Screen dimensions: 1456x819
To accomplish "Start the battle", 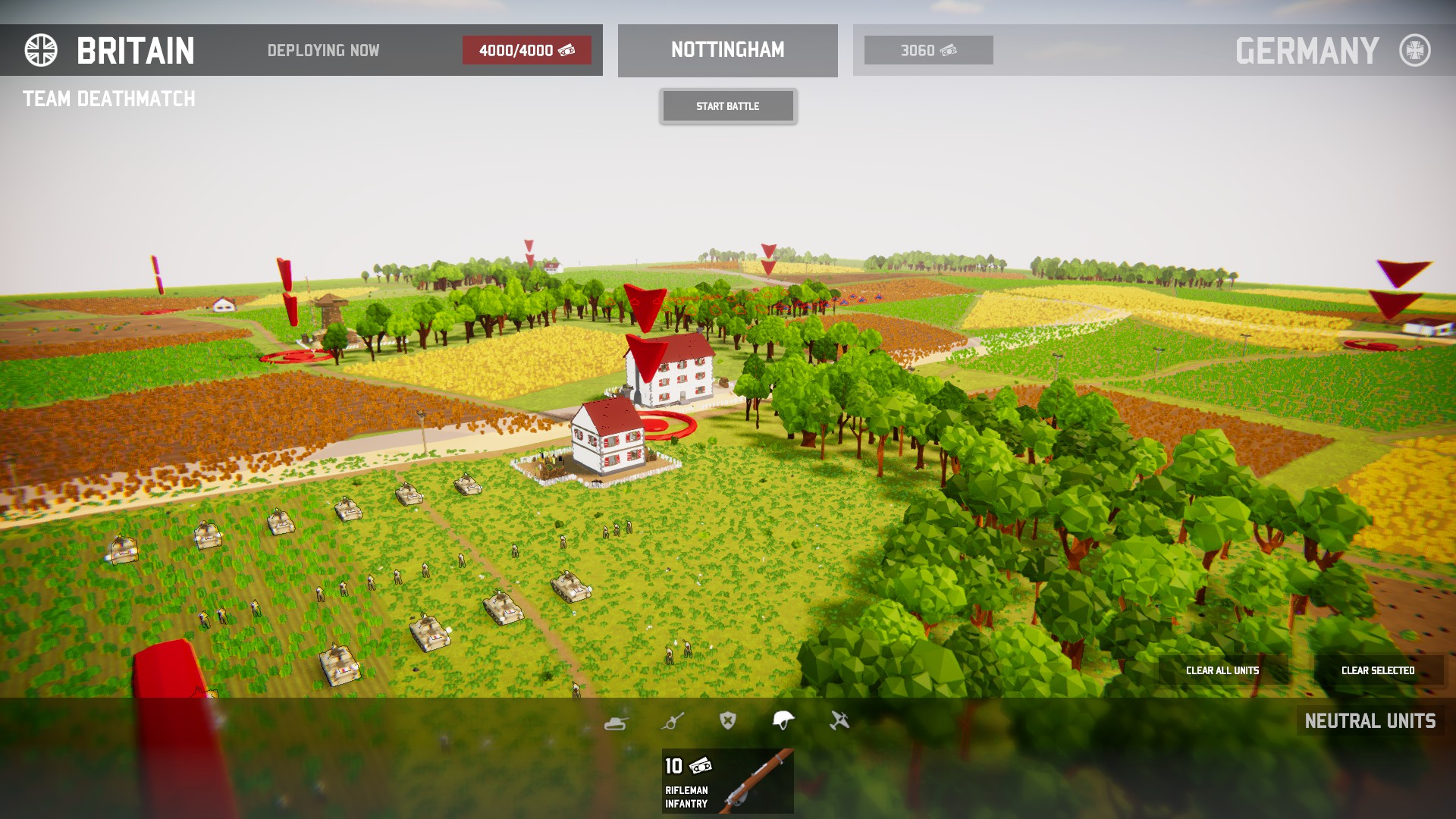I will pos(728,106).
